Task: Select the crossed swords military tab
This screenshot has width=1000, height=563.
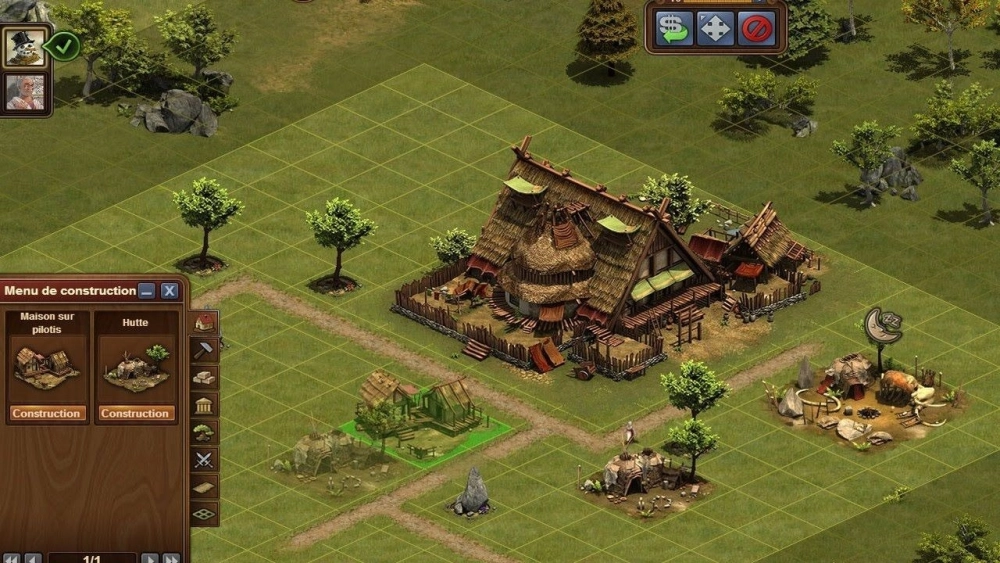Action: tap(204, 460)
